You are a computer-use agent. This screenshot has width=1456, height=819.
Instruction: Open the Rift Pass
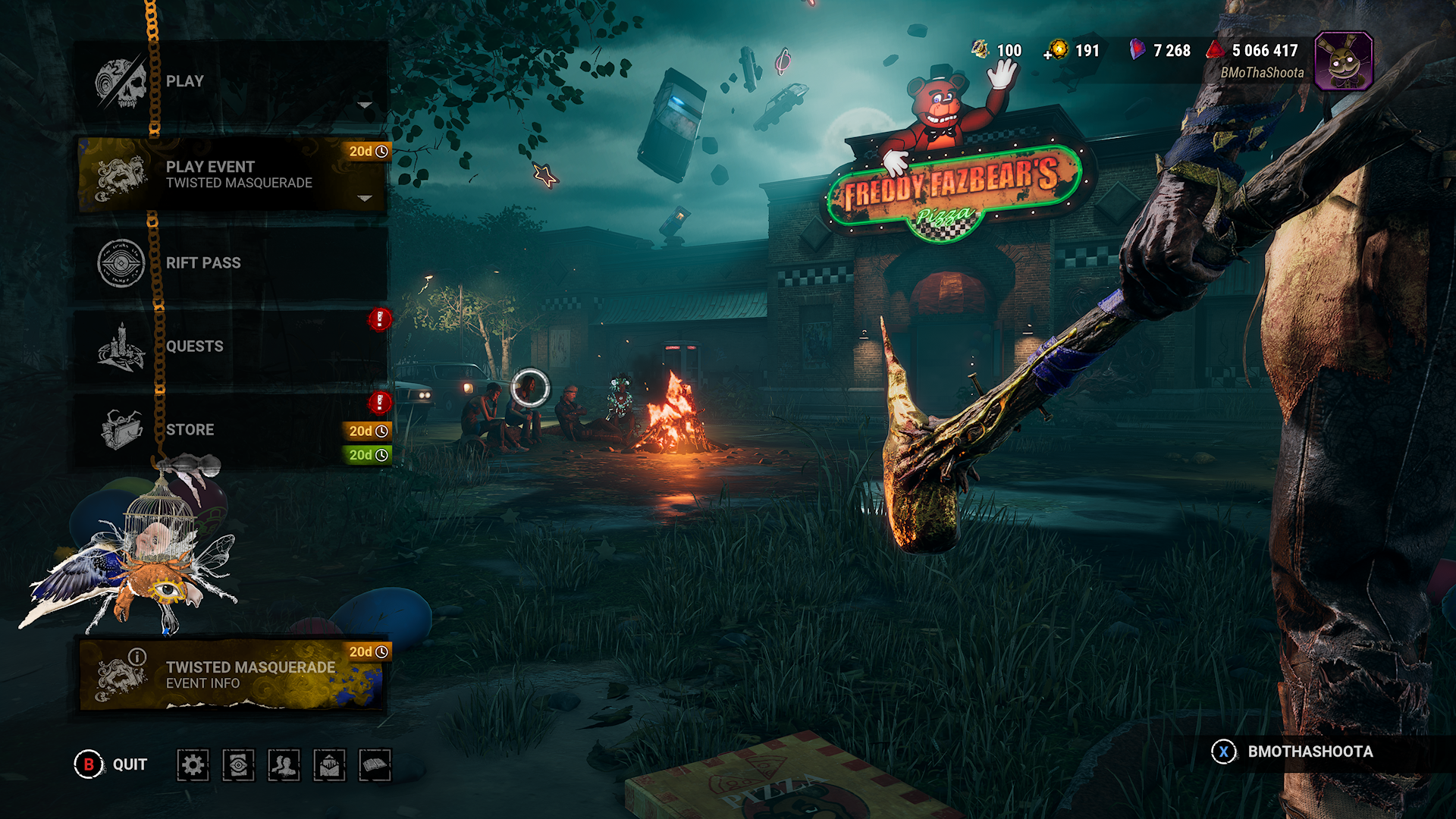click(231, 263)
